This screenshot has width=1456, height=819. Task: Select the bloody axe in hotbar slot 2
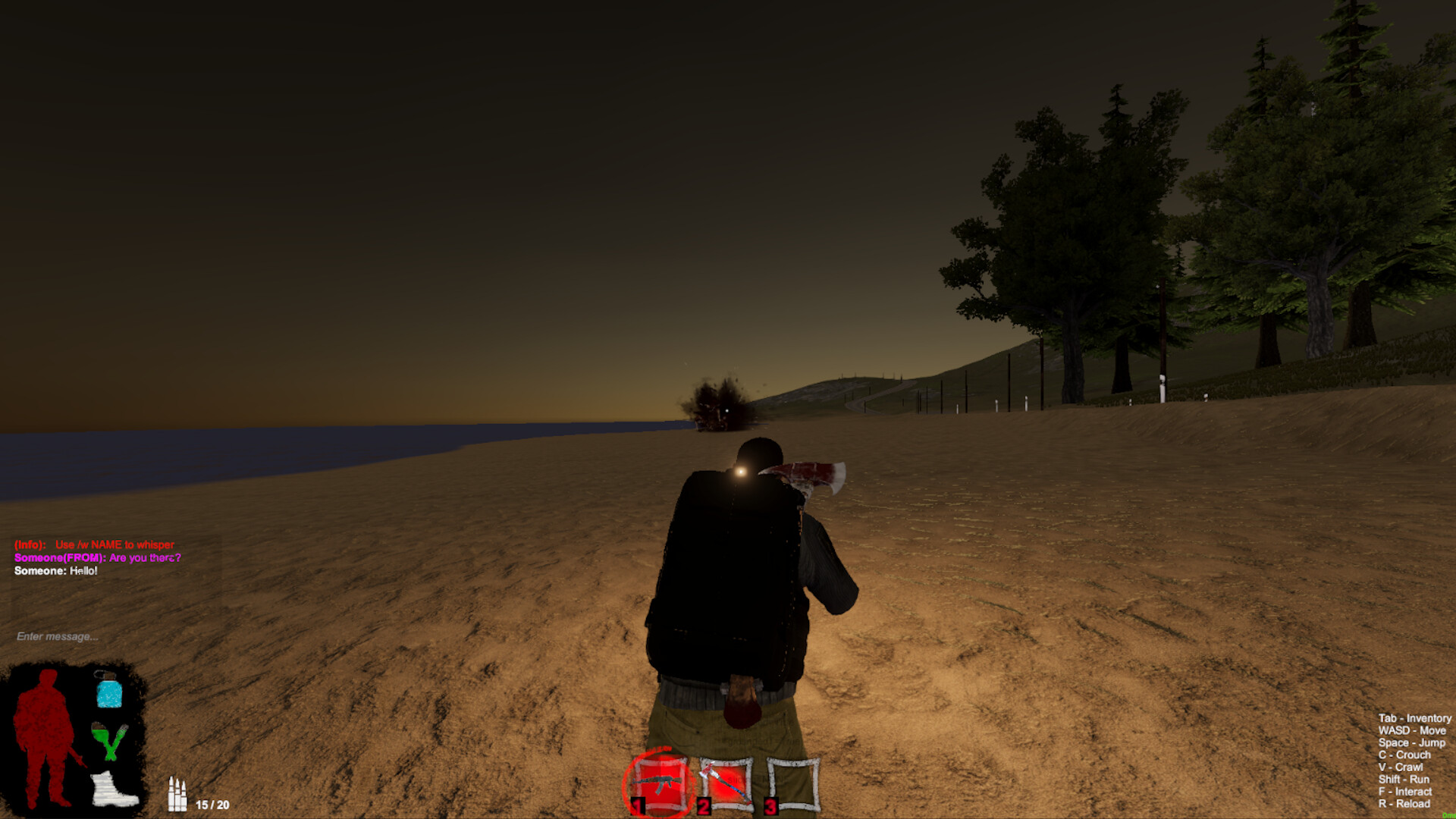(x=724, y=783)
